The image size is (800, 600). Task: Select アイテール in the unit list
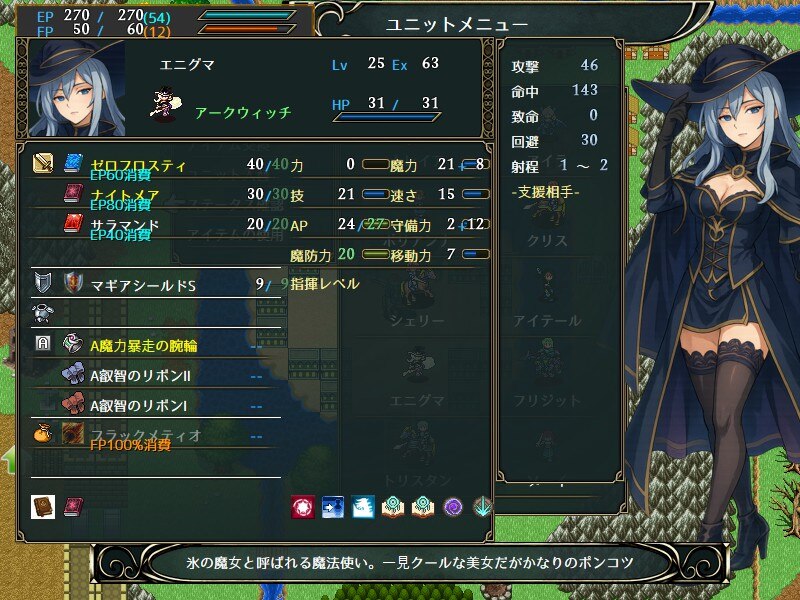tap(547, 320)
